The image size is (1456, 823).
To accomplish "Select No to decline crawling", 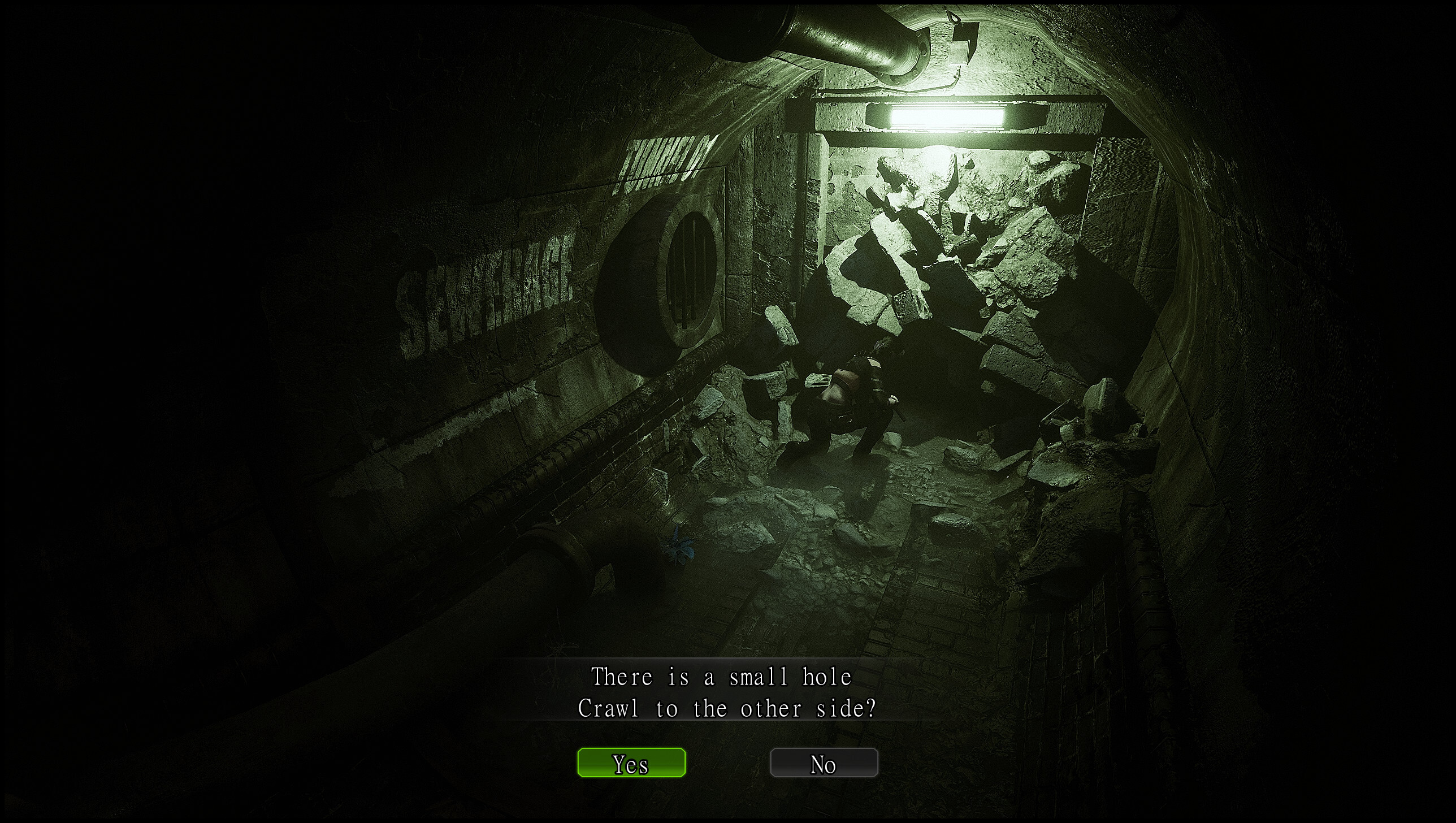I will (x=824, y=763).
